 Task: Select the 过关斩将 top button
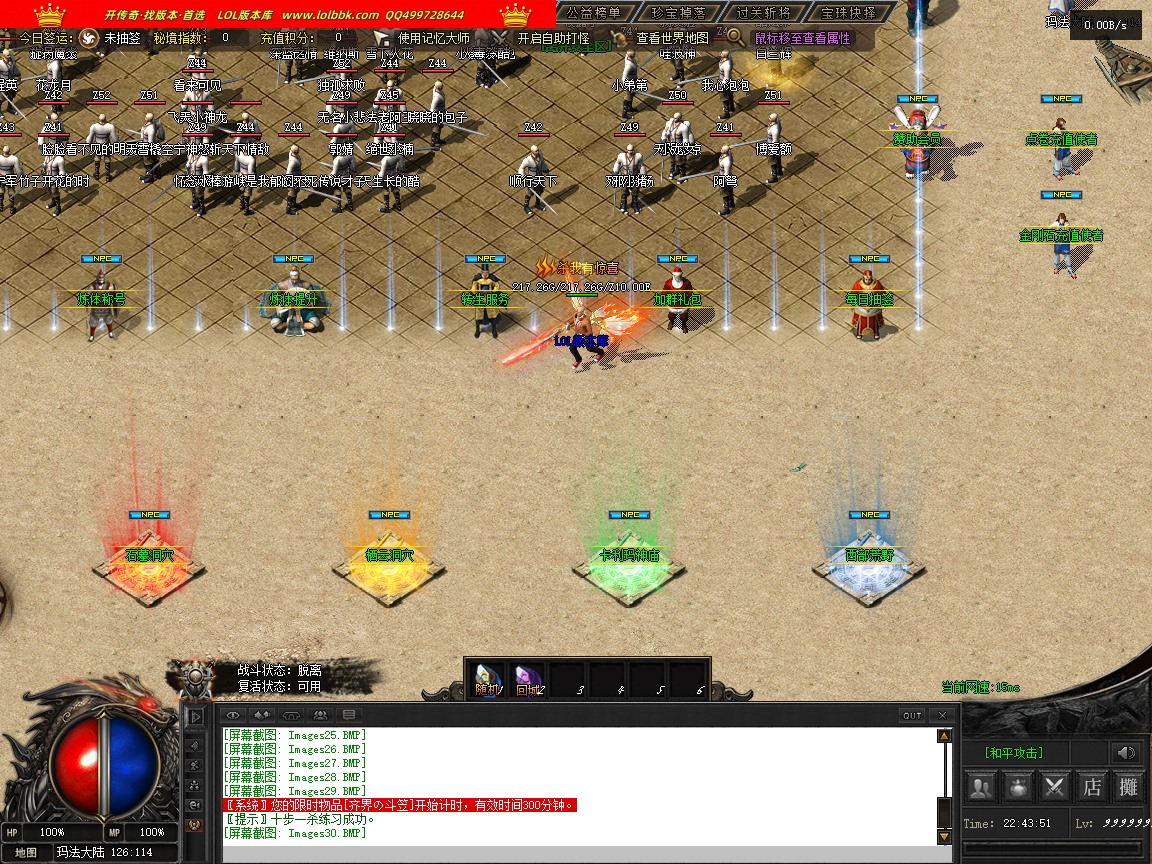pos(763,13)
